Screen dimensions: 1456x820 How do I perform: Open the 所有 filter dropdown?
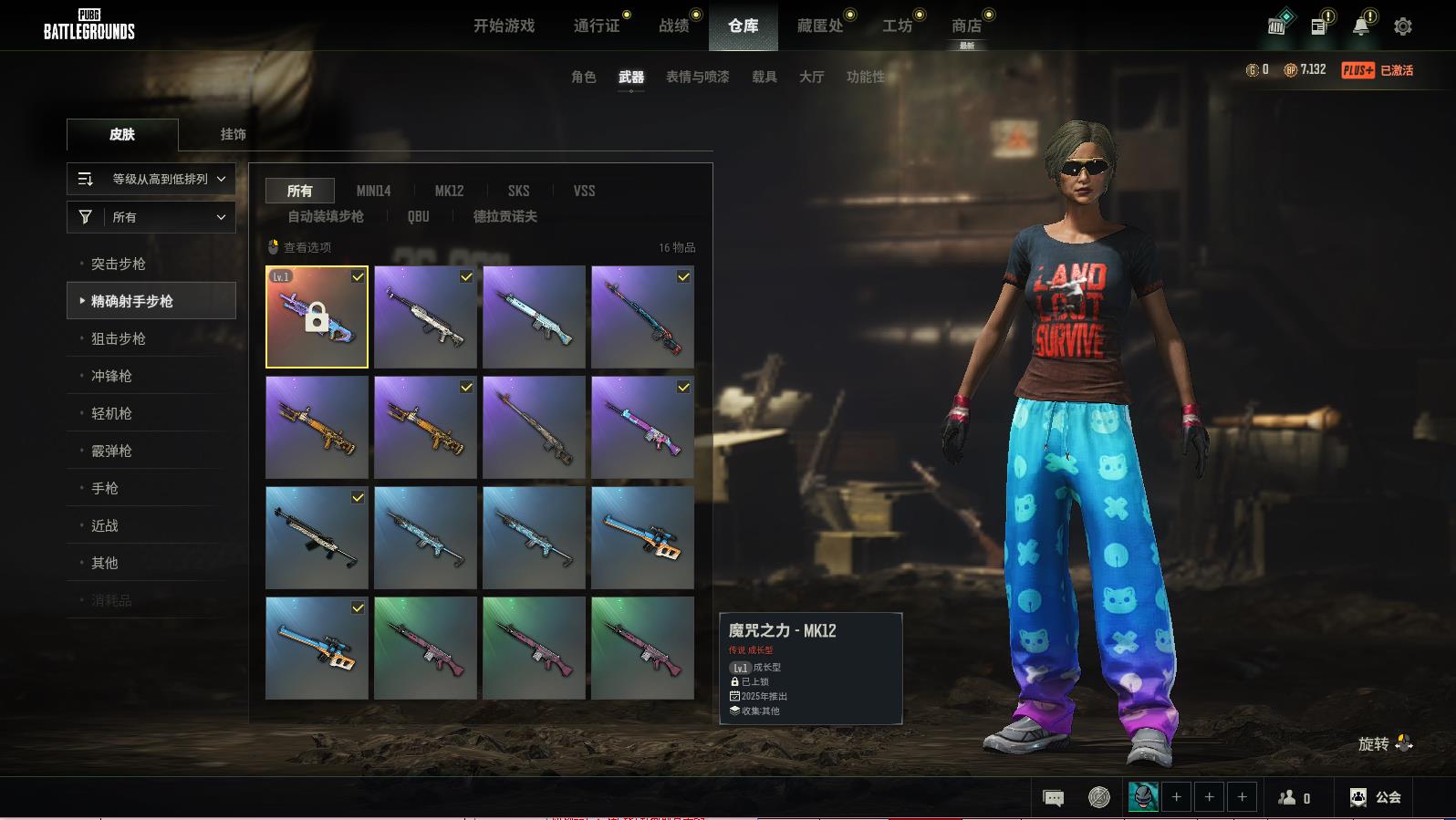[x=151, y=217]
